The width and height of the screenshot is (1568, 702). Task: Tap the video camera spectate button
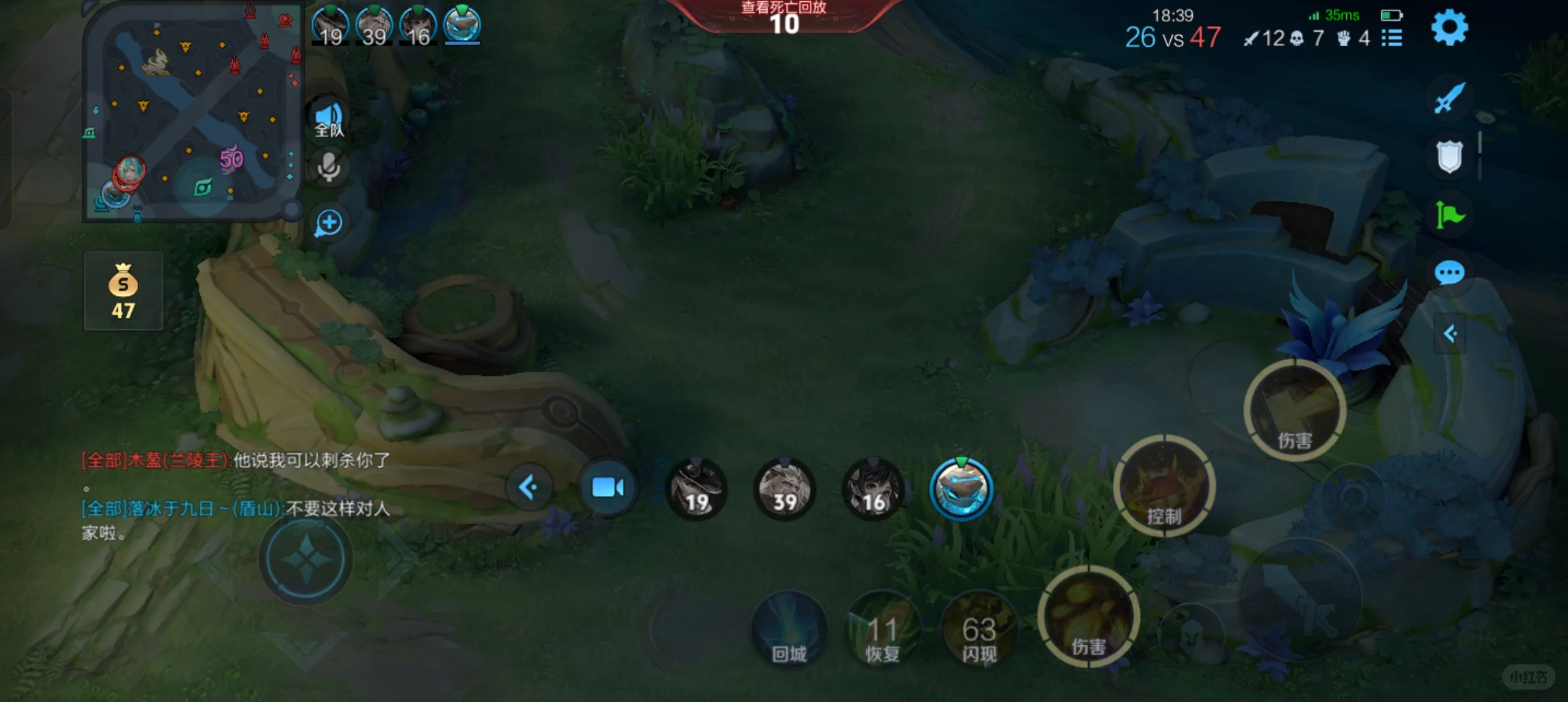coord(607,487)
